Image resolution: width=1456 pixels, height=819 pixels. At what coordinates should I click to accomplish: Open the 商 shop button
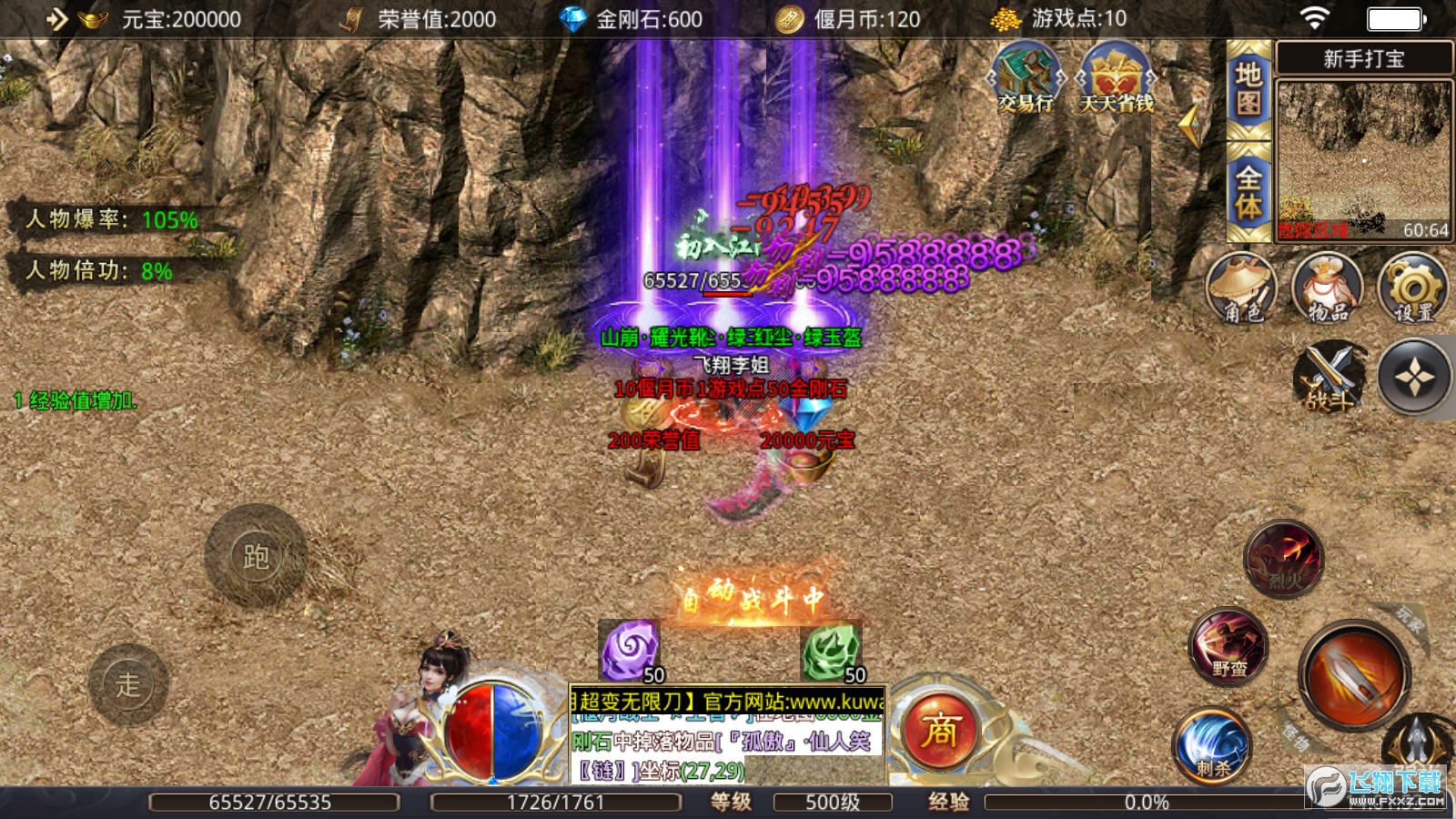pyautogui.click(x=940, y=730)
